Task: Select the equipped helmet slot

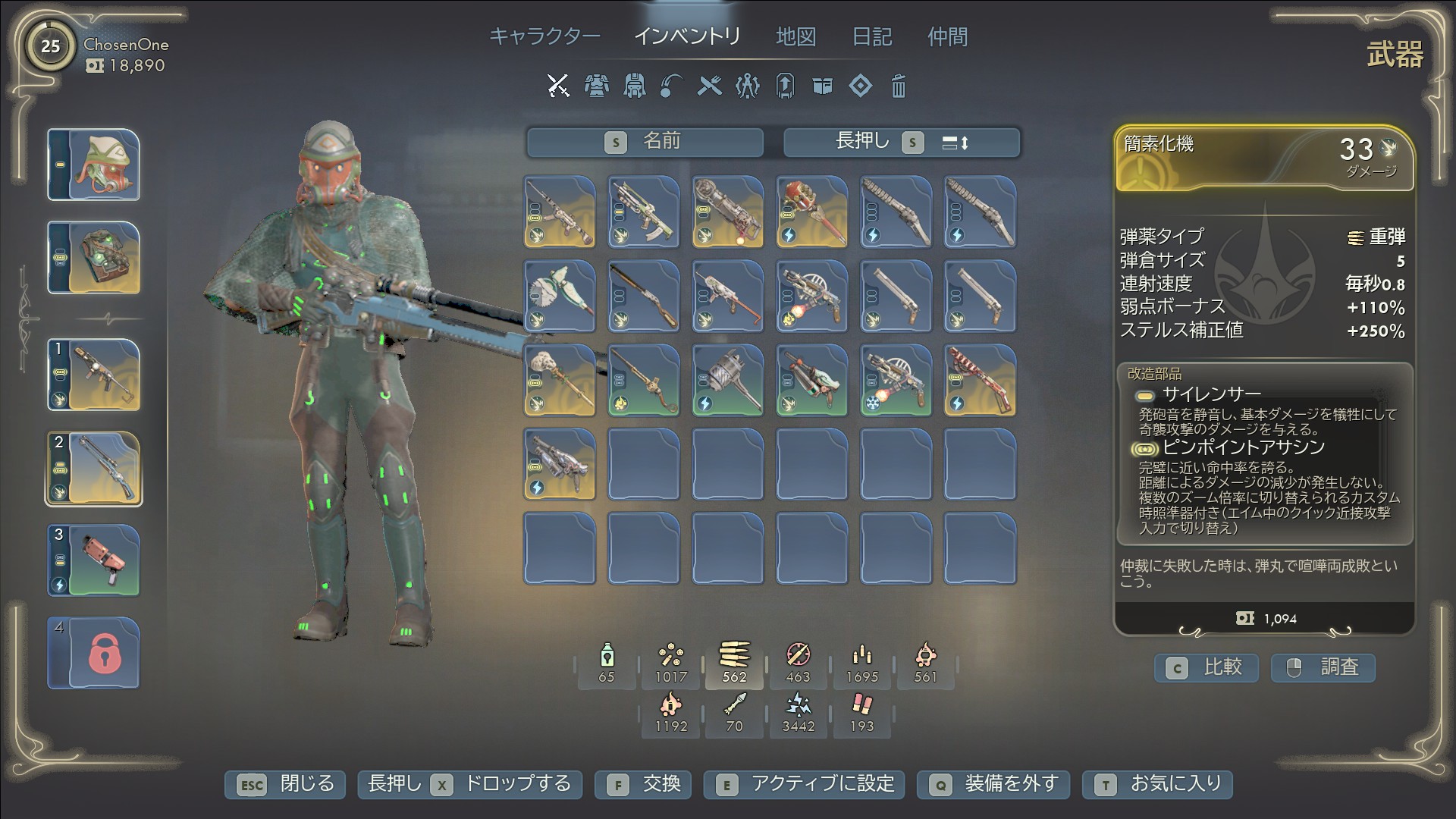Action: tap(94, 165)
